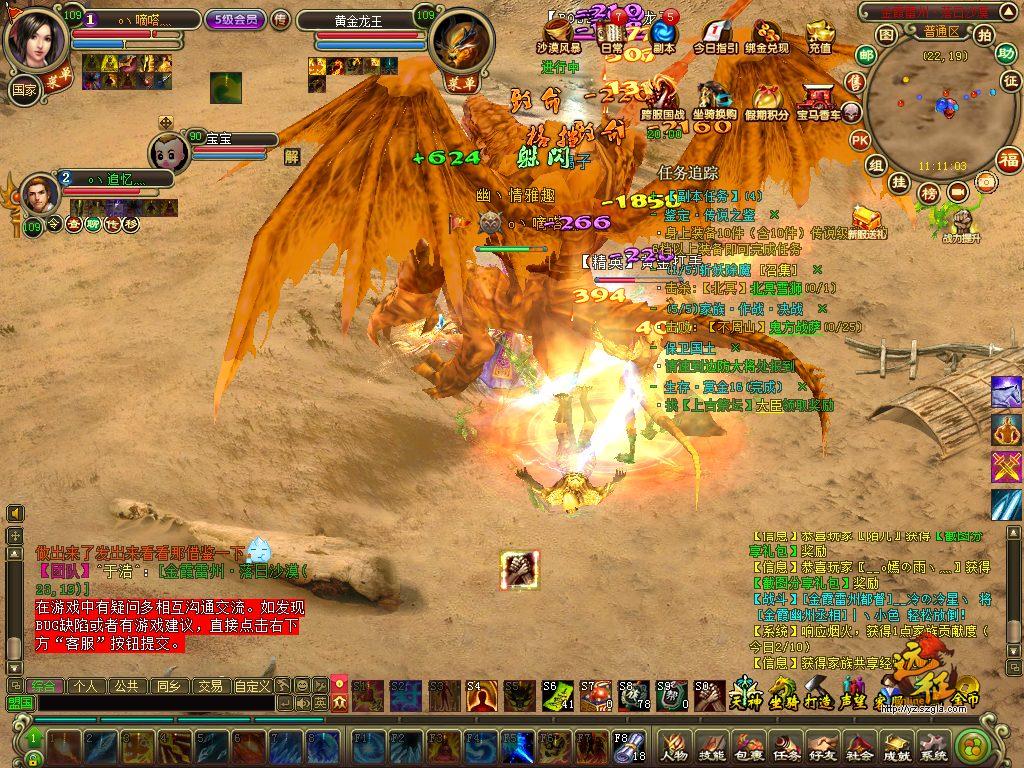The image size is (1024, 768).
Task: Open the 日常 daily activities icon
Action: (611, 37)
